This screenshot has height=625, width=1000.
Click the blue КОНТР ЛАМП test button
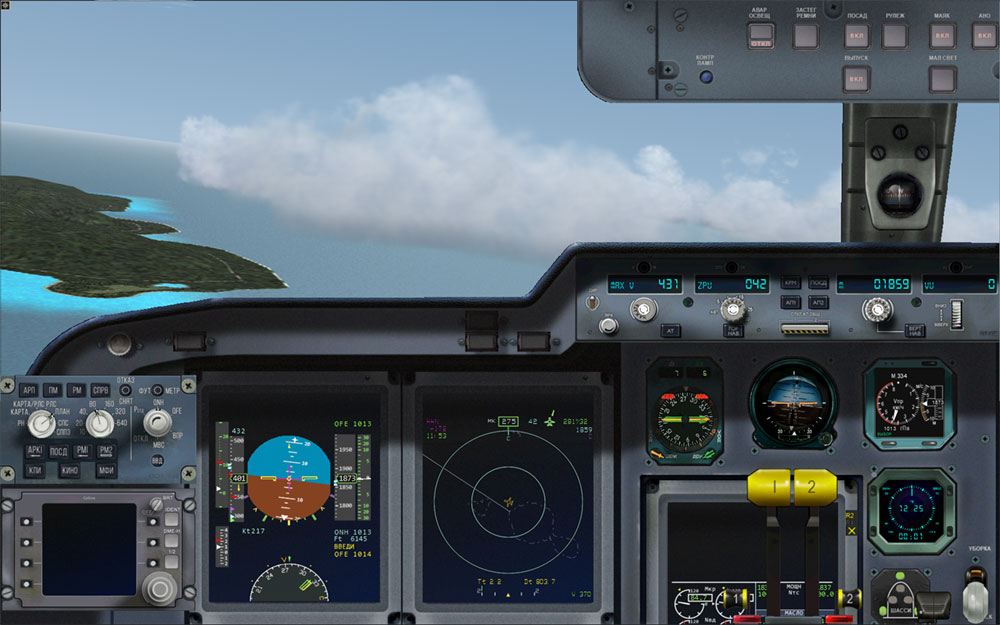(705, 77)
